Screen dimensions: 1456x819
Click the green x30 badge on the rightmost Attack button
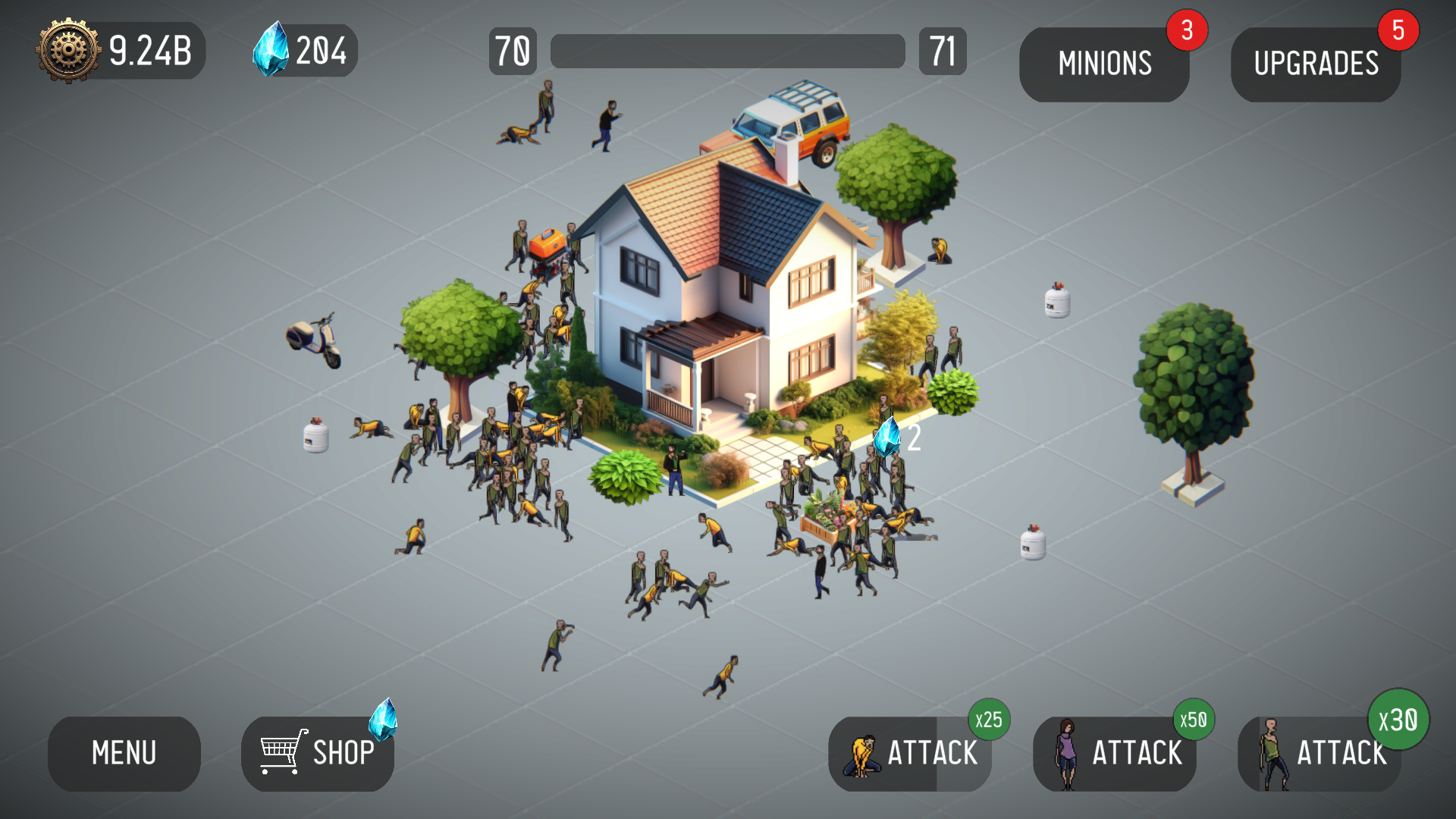click(x=1400, y=721)
